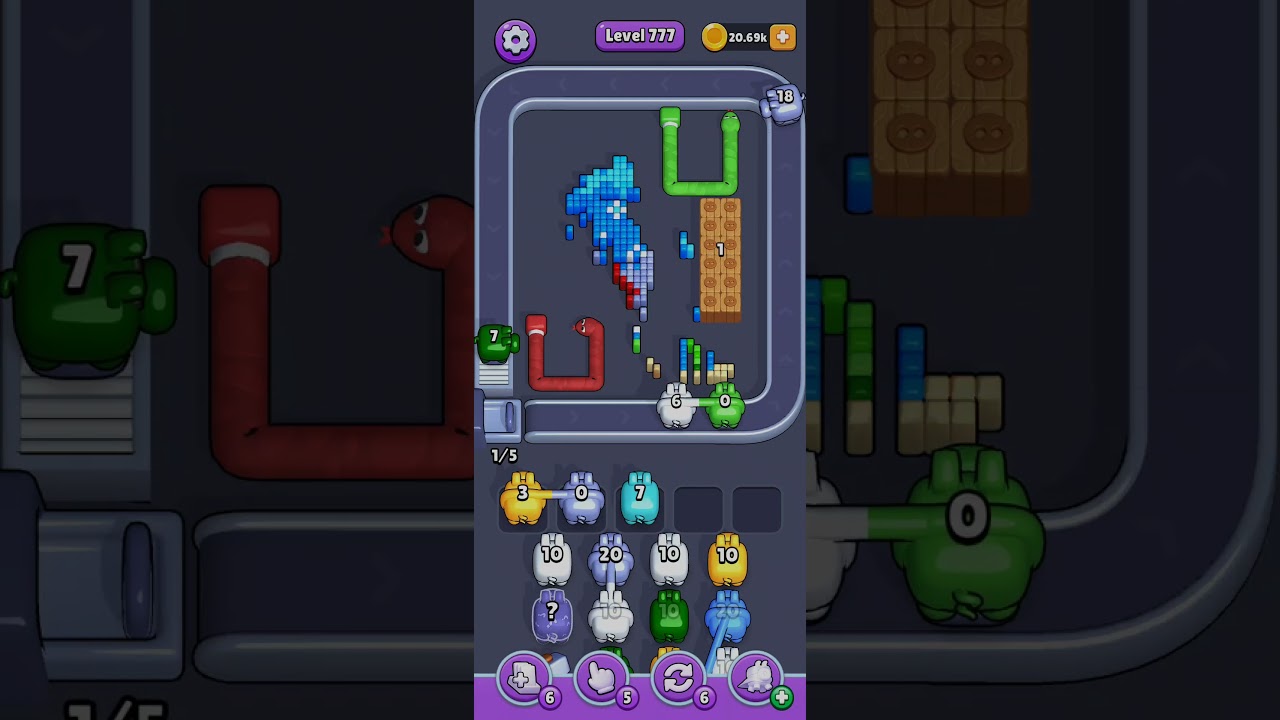Viewport: 1280px width, 720px height.
Task: Click the 1/5 progress indicator
Action: (502, 454)
